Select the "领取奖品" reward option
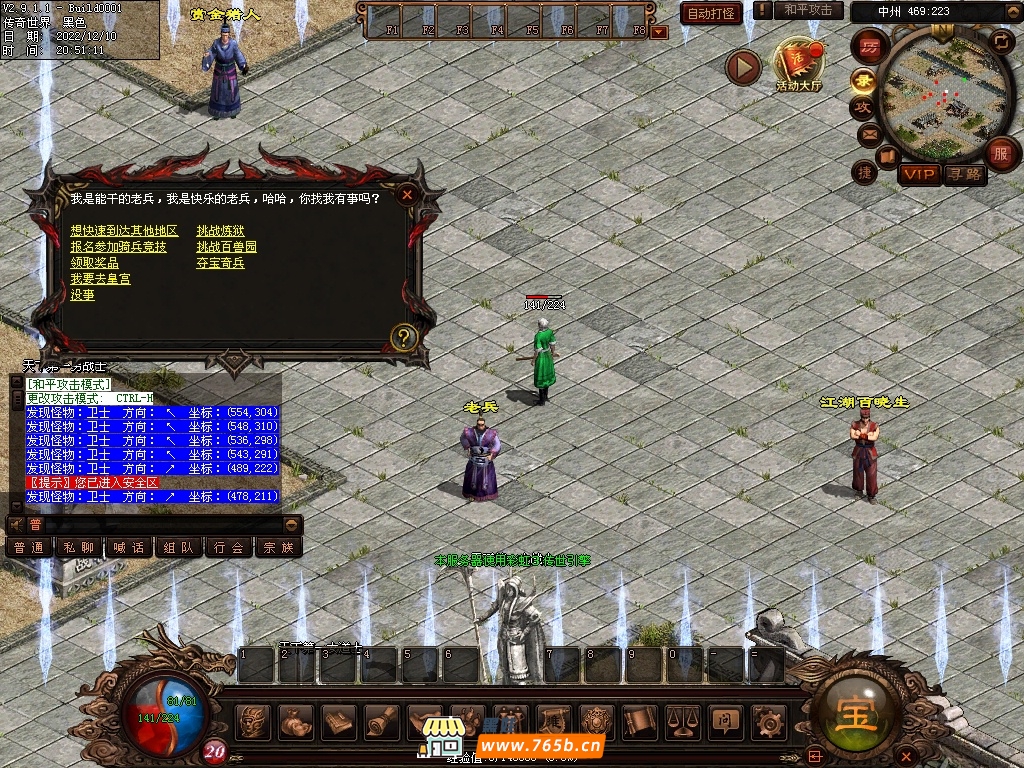 (95, 263)
